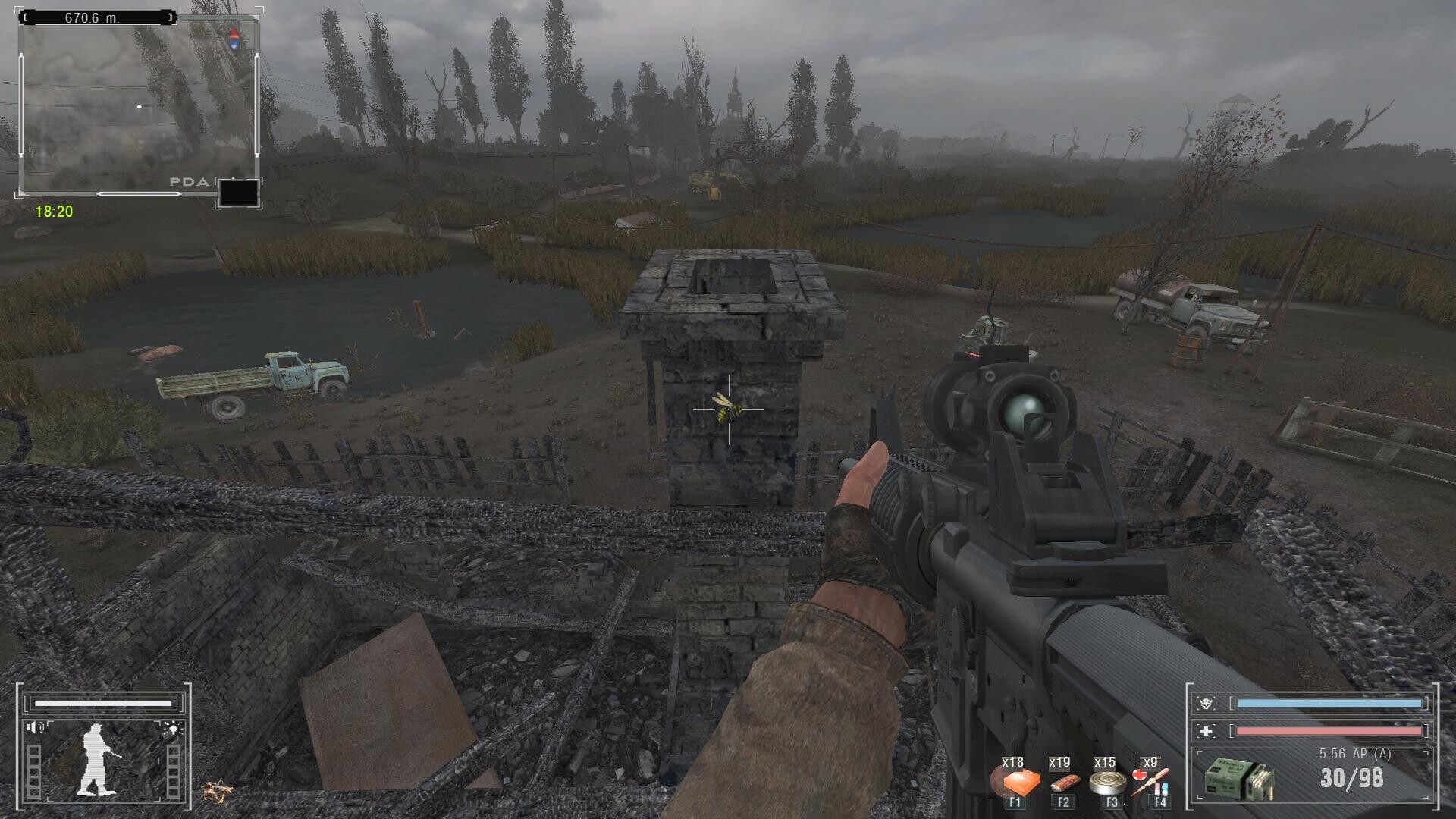Open the minimap in the corner
Image resolution: width=1456 pixels, height=819 pixels.
click(138, 106)
